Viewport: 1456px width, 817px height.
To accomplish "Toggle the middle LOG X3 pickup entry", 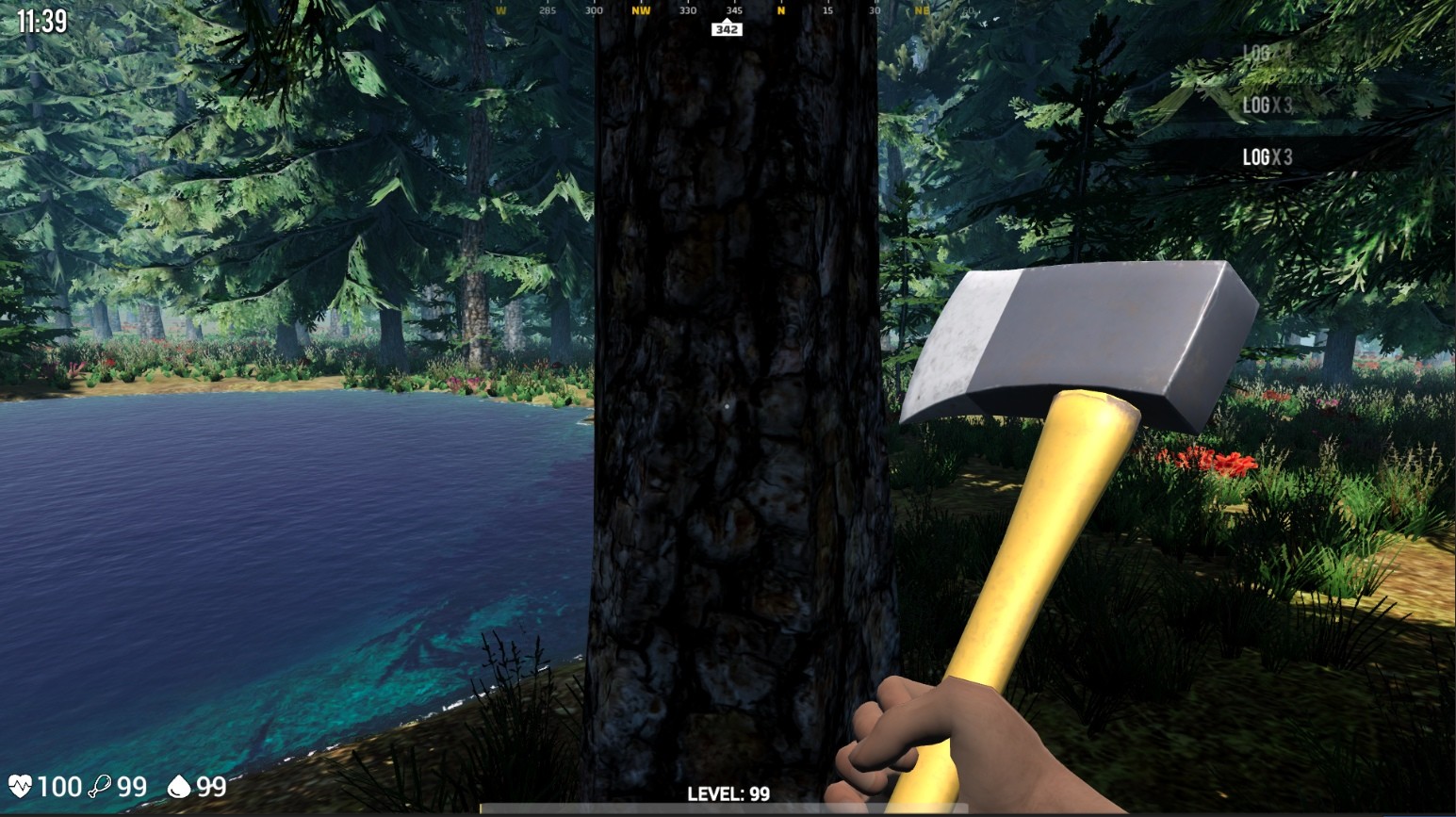I will pos(1267,106).
